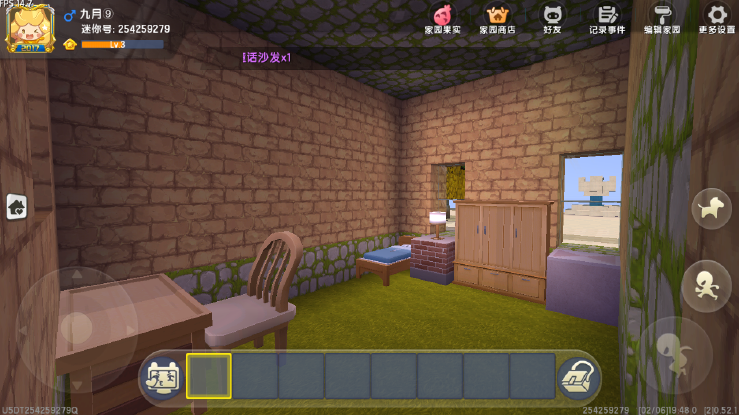The height and width of the screenshot is (415, 739).
Task: Select the yellow-highlighted hotbar slot
Action: click(x=209, y=376)
